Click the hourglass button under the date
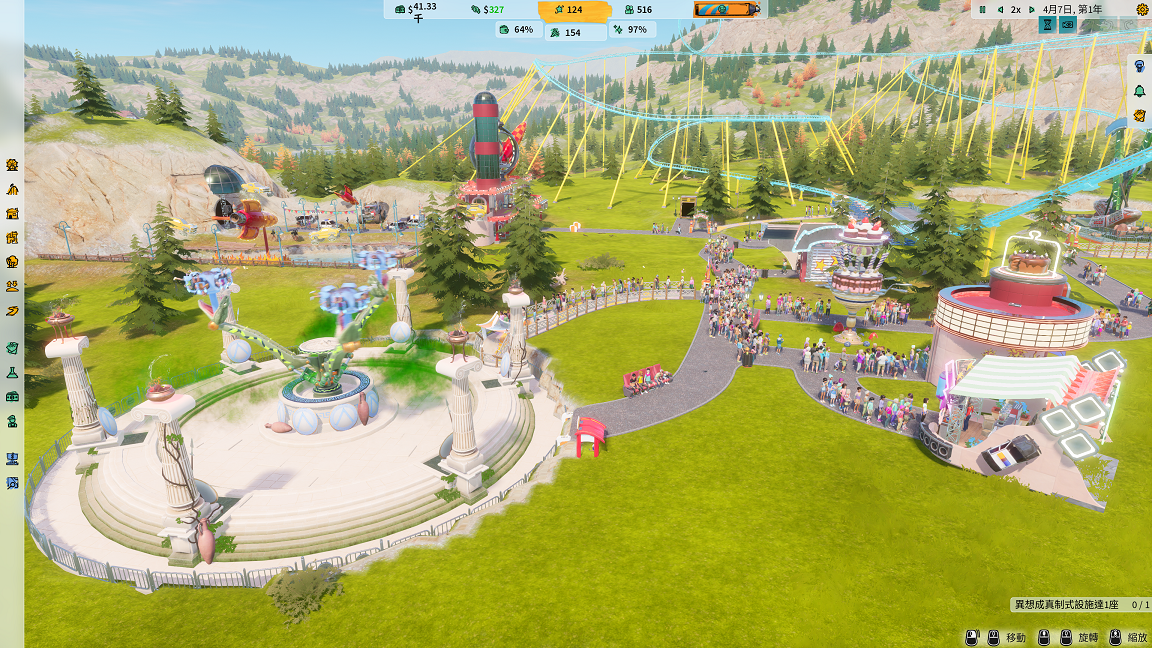 [1048, 24]
